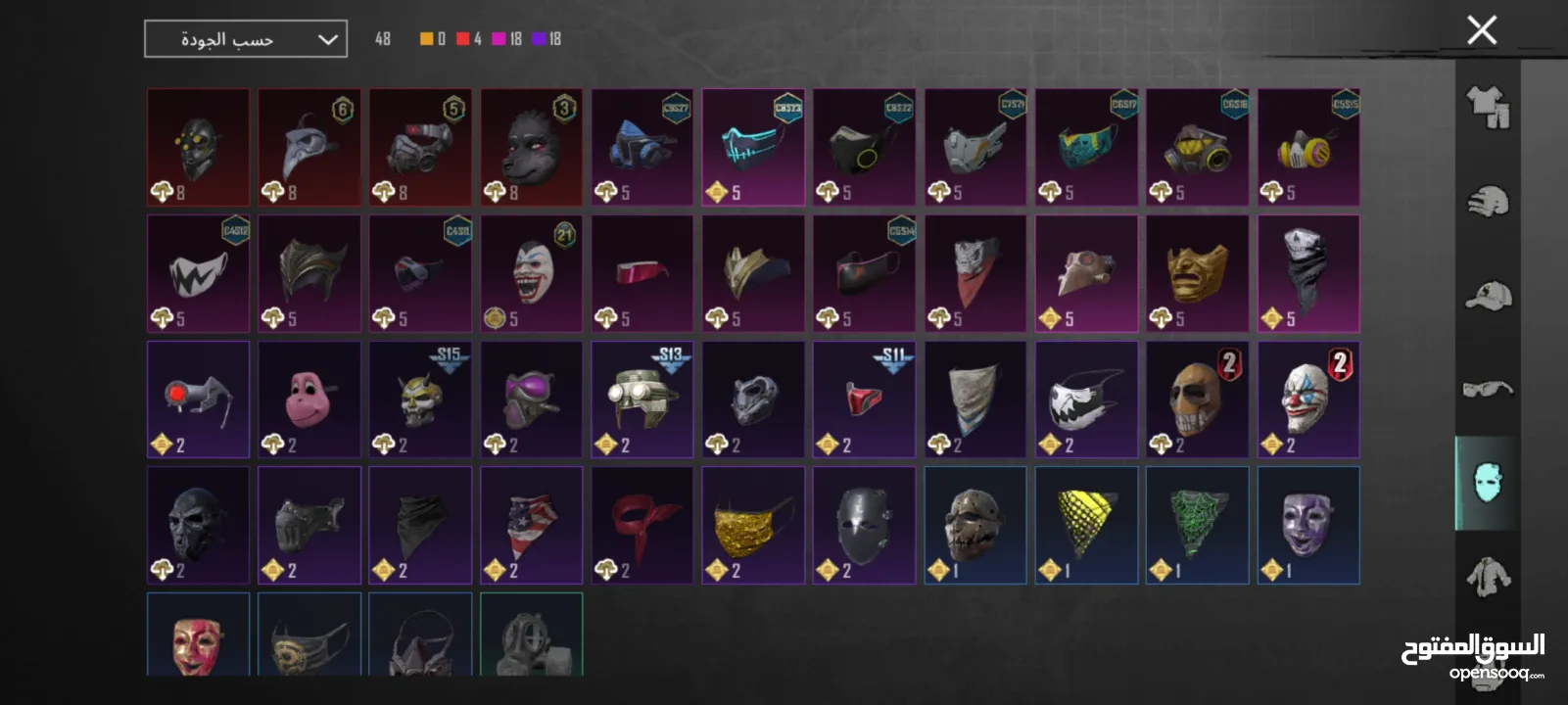Choose the green spiderweb bandana

coord(1197,525)
